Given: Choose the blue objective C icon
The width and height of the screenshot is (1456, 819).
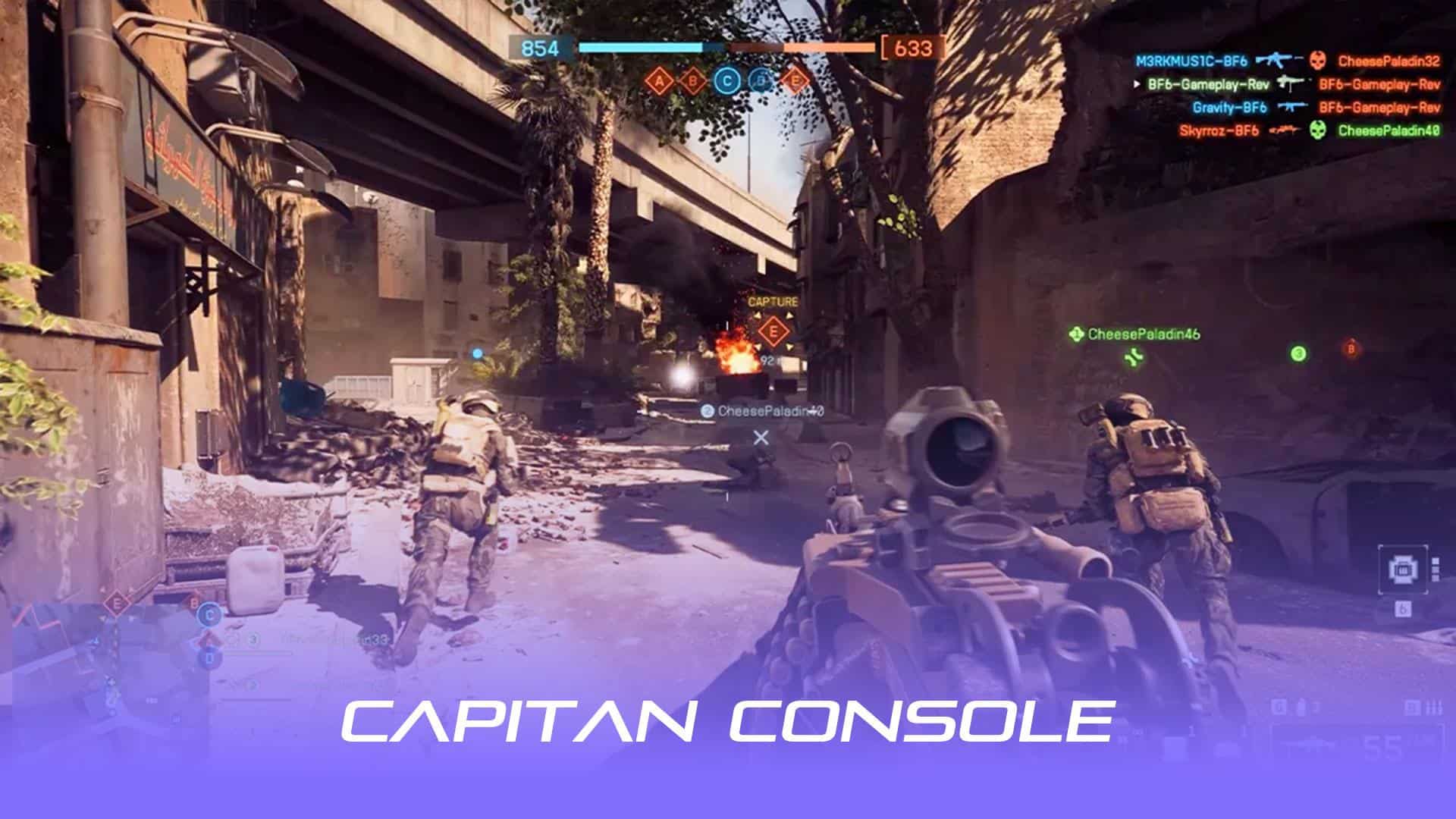Looking at the screenshot, I should (x=727, y=80).
